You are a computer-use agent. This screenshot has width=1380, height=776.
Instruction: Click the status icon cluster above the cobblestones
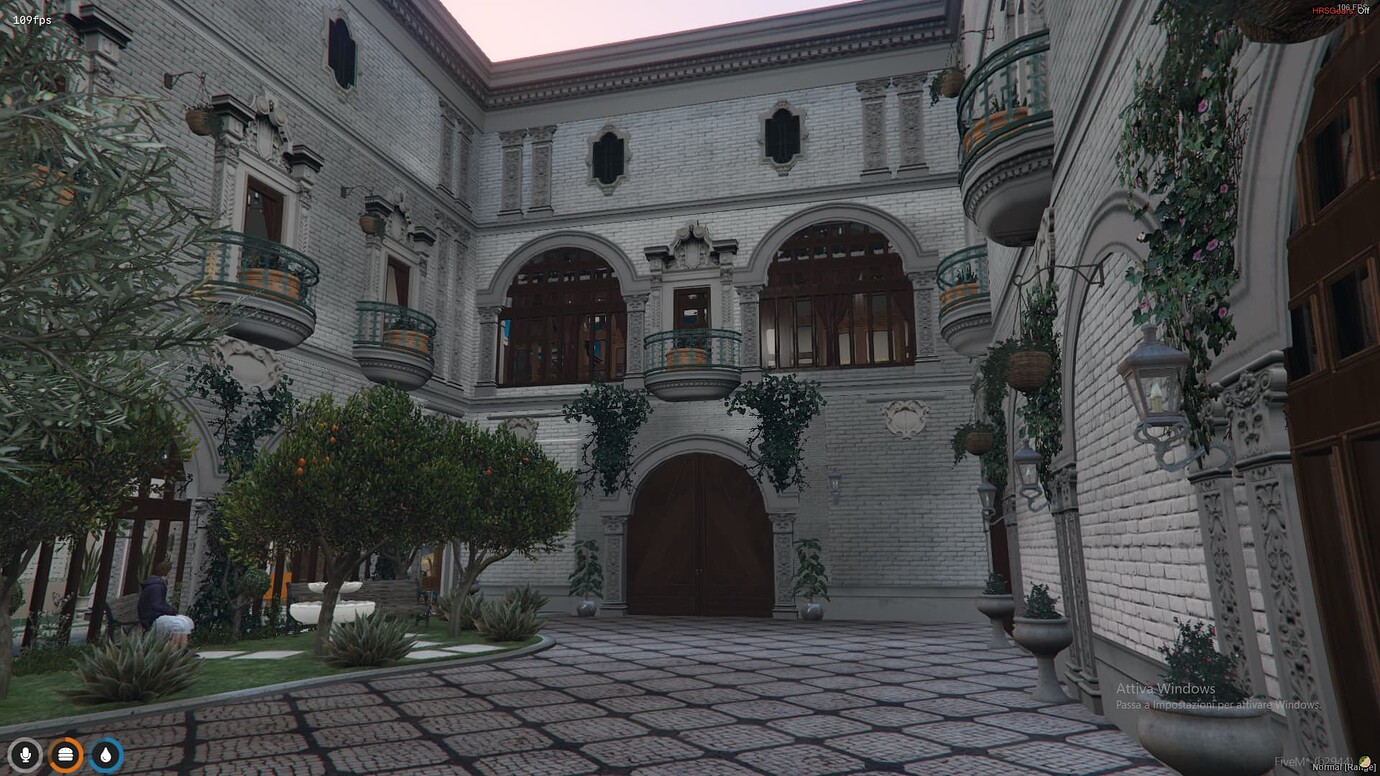(x=64, y=755)
